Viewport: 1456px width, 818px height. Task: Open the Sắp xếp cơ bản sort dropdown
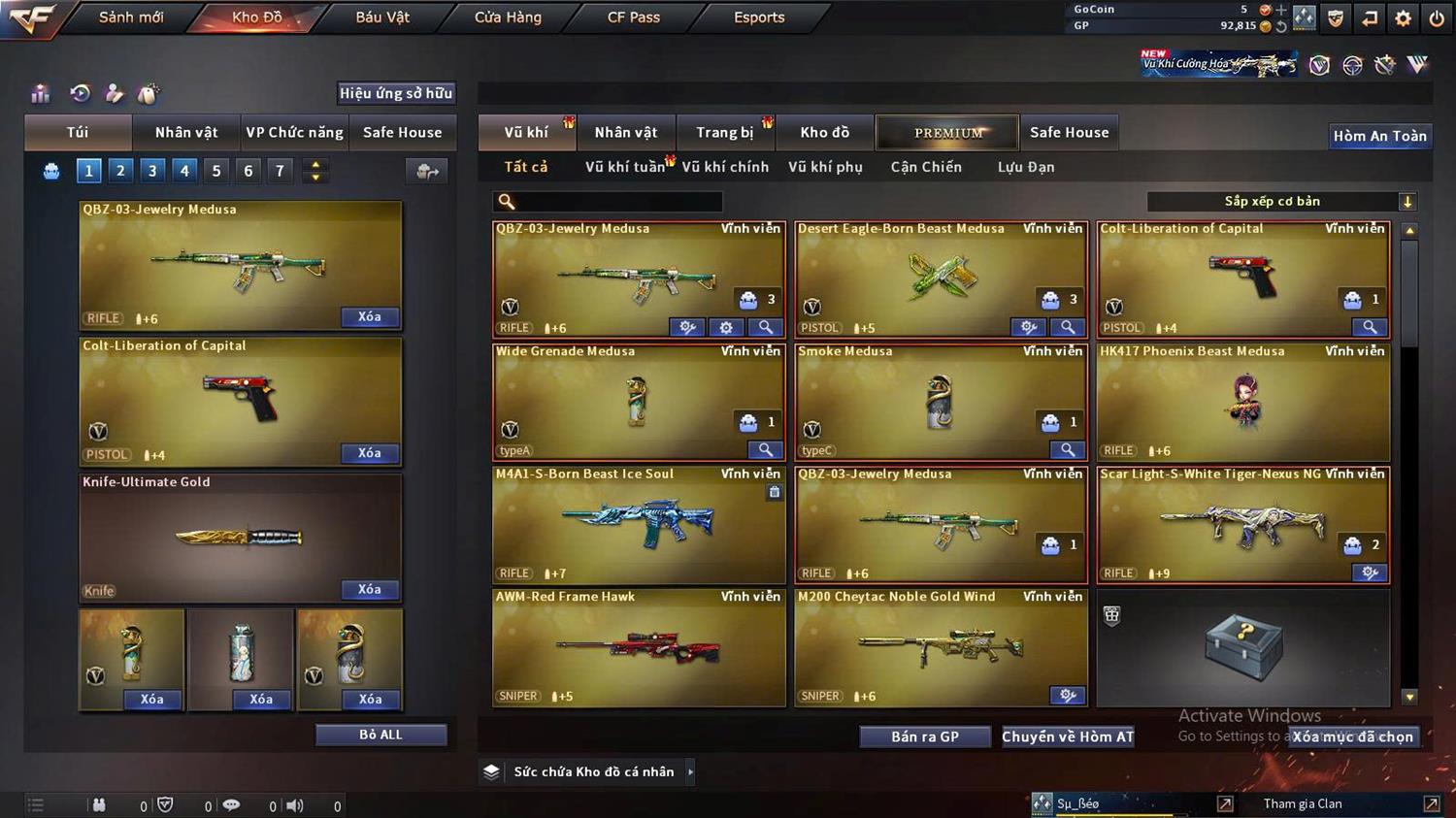1281,202
